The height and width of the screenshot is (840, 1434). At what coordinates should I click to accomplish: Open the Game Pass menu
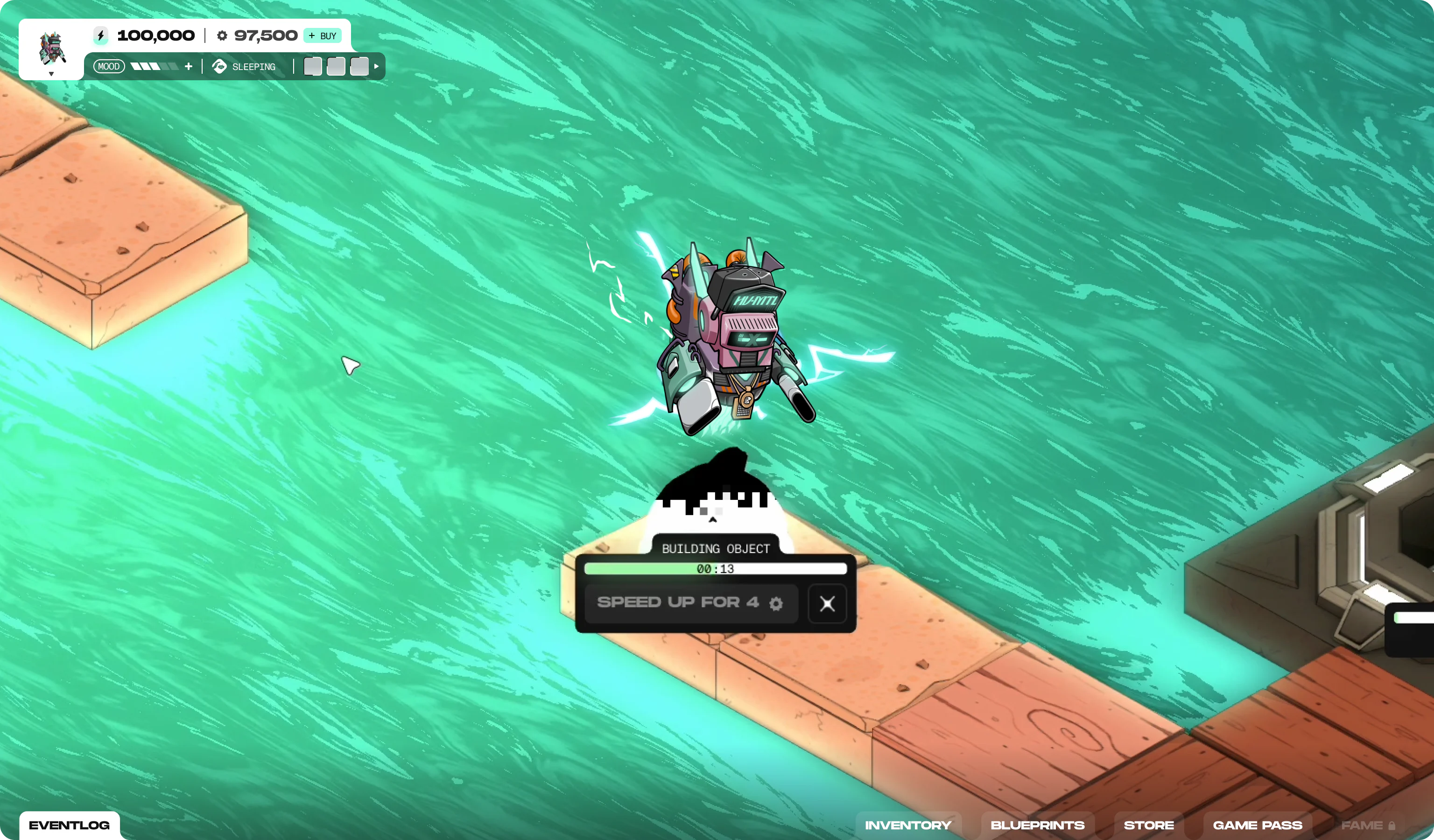[x=1257, y=825]
